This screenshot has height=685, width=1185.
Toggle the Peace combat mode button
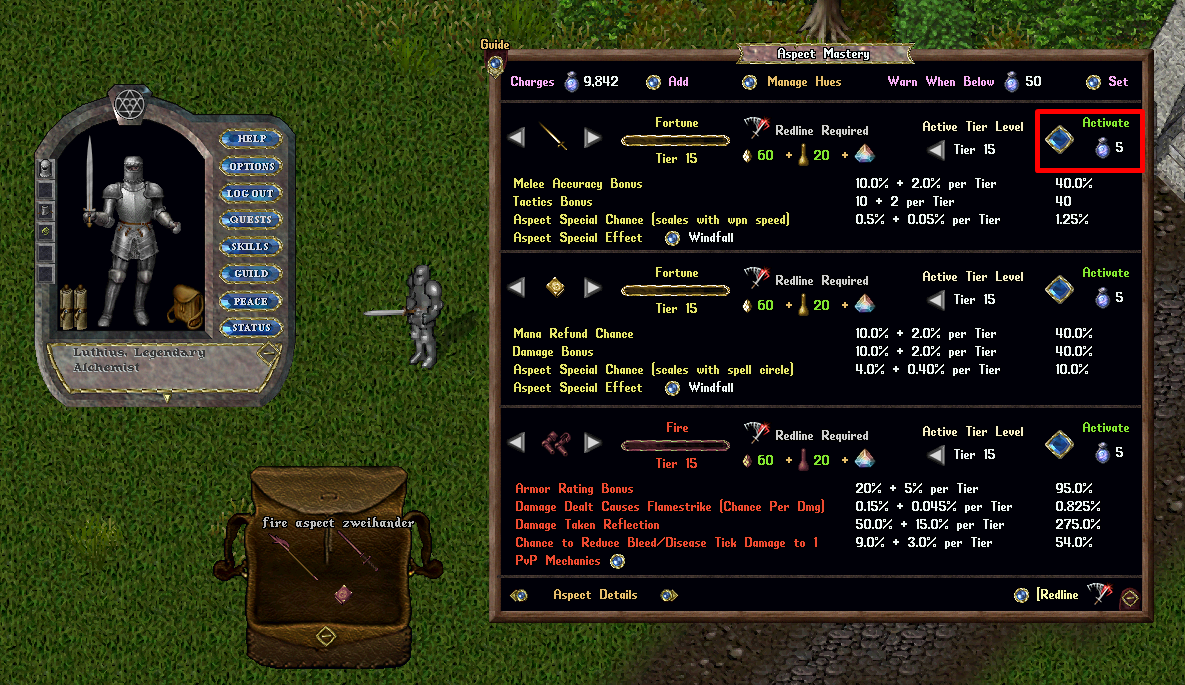pyautogui.click(x=250, y=301)
